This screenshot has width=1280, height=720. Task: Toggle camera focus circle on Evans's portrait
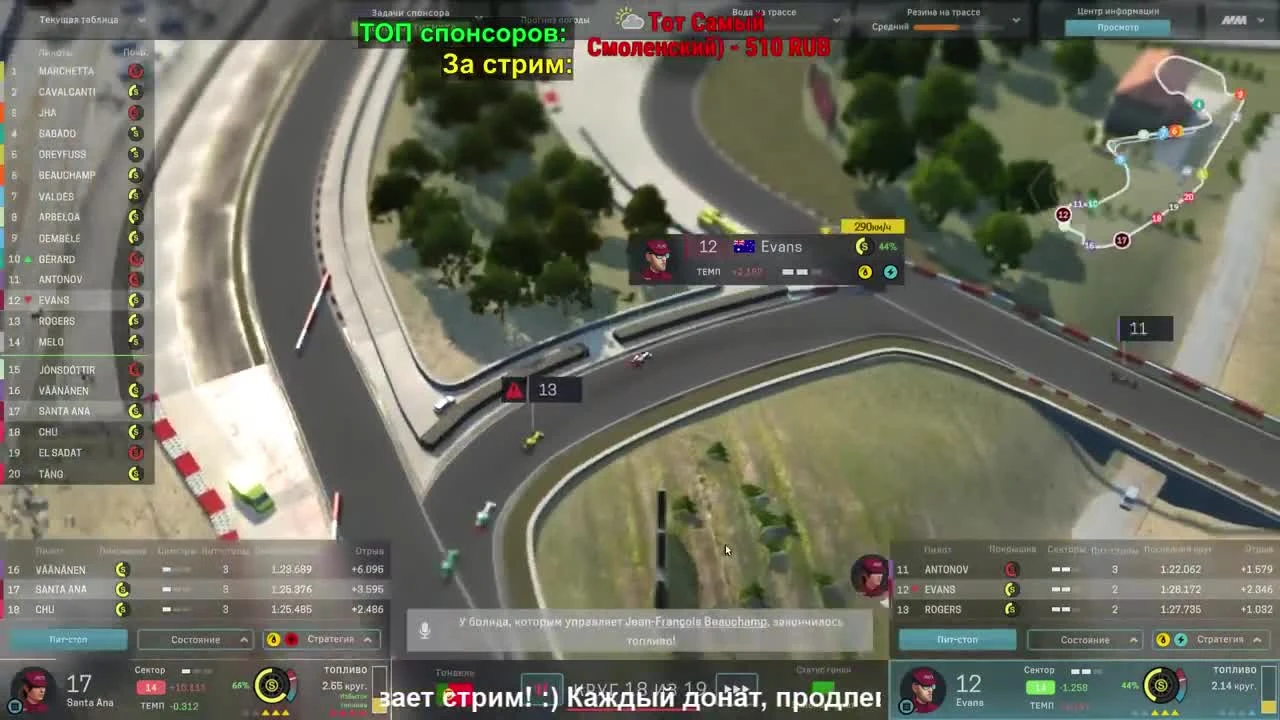coord(905,706)
